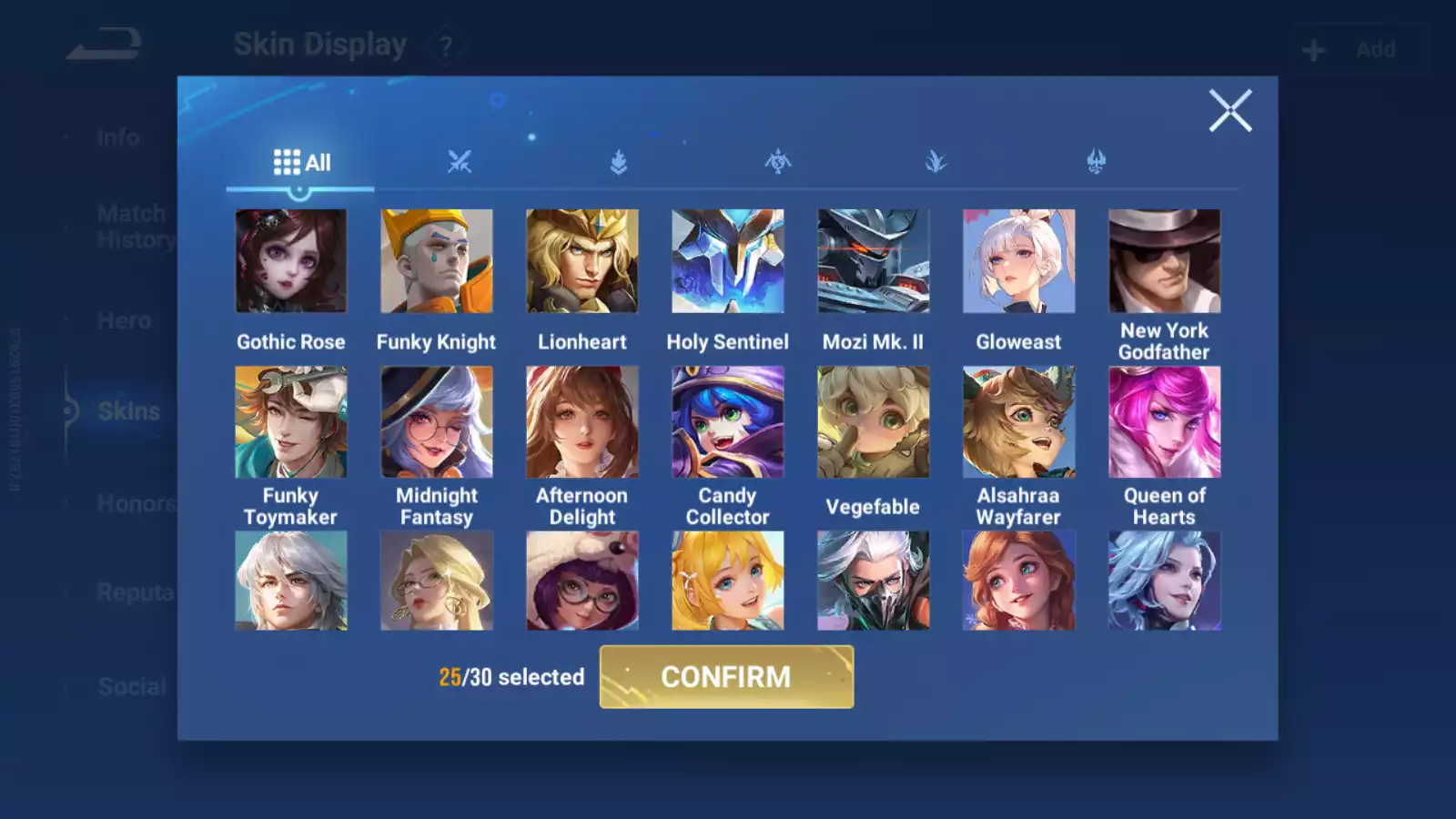This screenshot has width=1456, height=819.
Task: Select the Gothic Rose skin
Action: (x=291, y=262)
